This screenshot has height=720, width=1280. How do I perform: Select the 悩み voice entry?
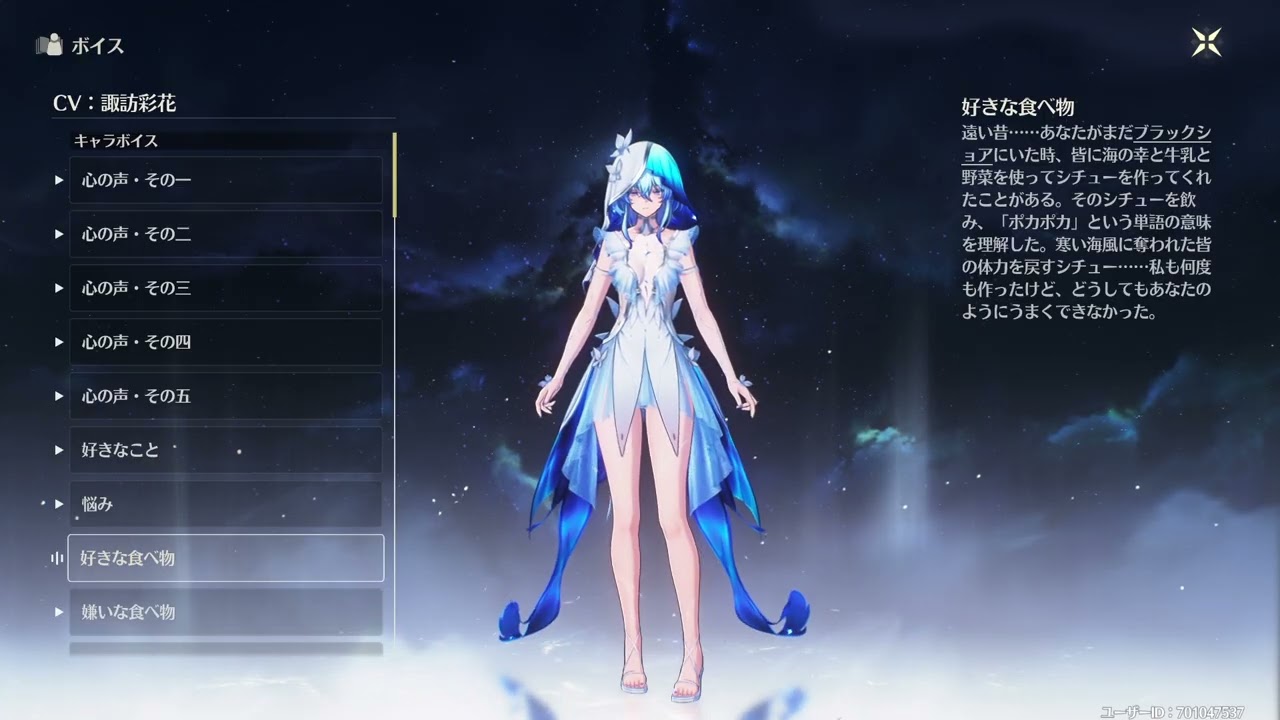(225, 504)
